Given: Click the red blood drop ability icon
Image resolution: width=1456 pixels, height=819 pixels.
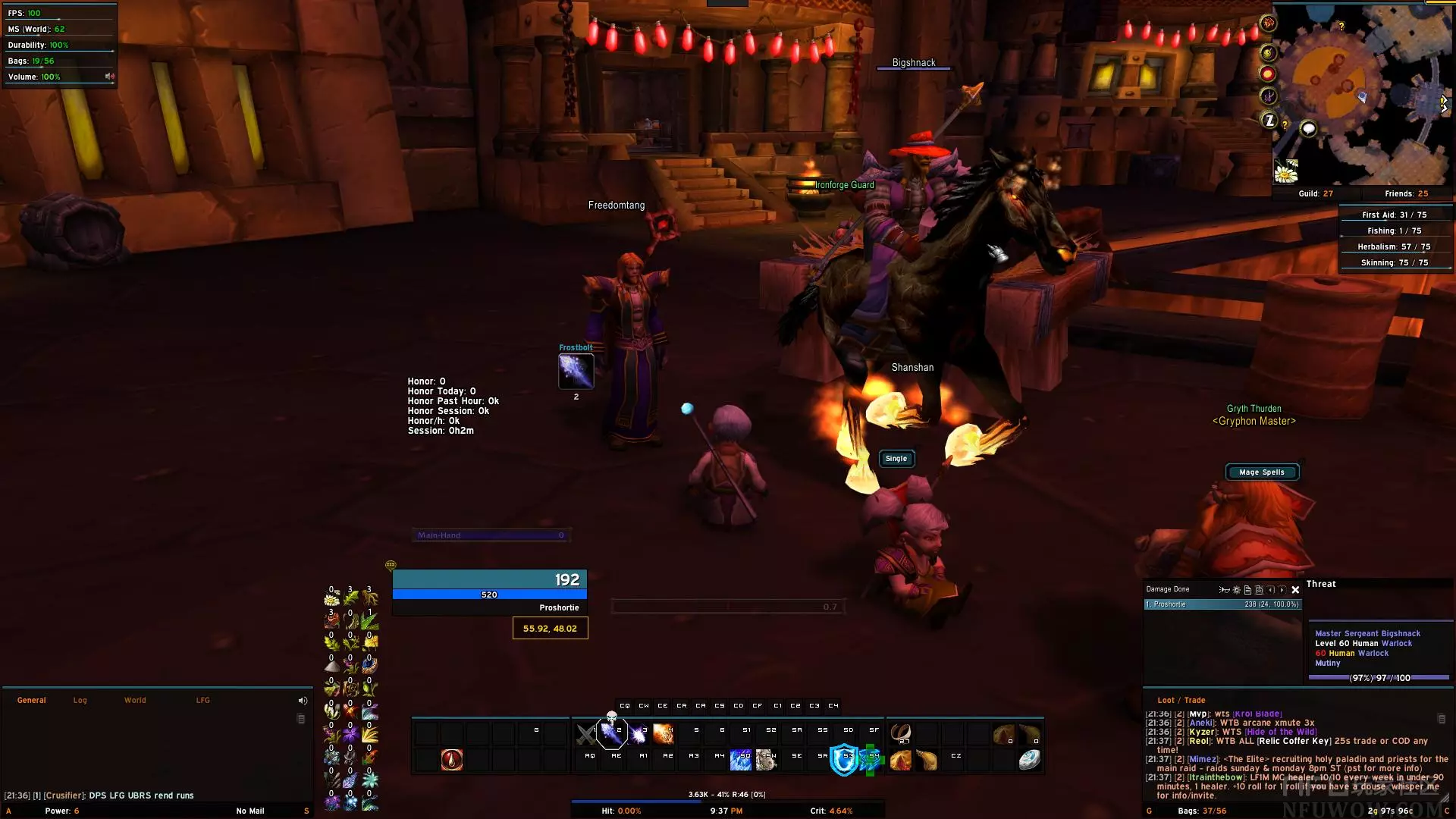Looking at the screenshot, I should (452, 759).
